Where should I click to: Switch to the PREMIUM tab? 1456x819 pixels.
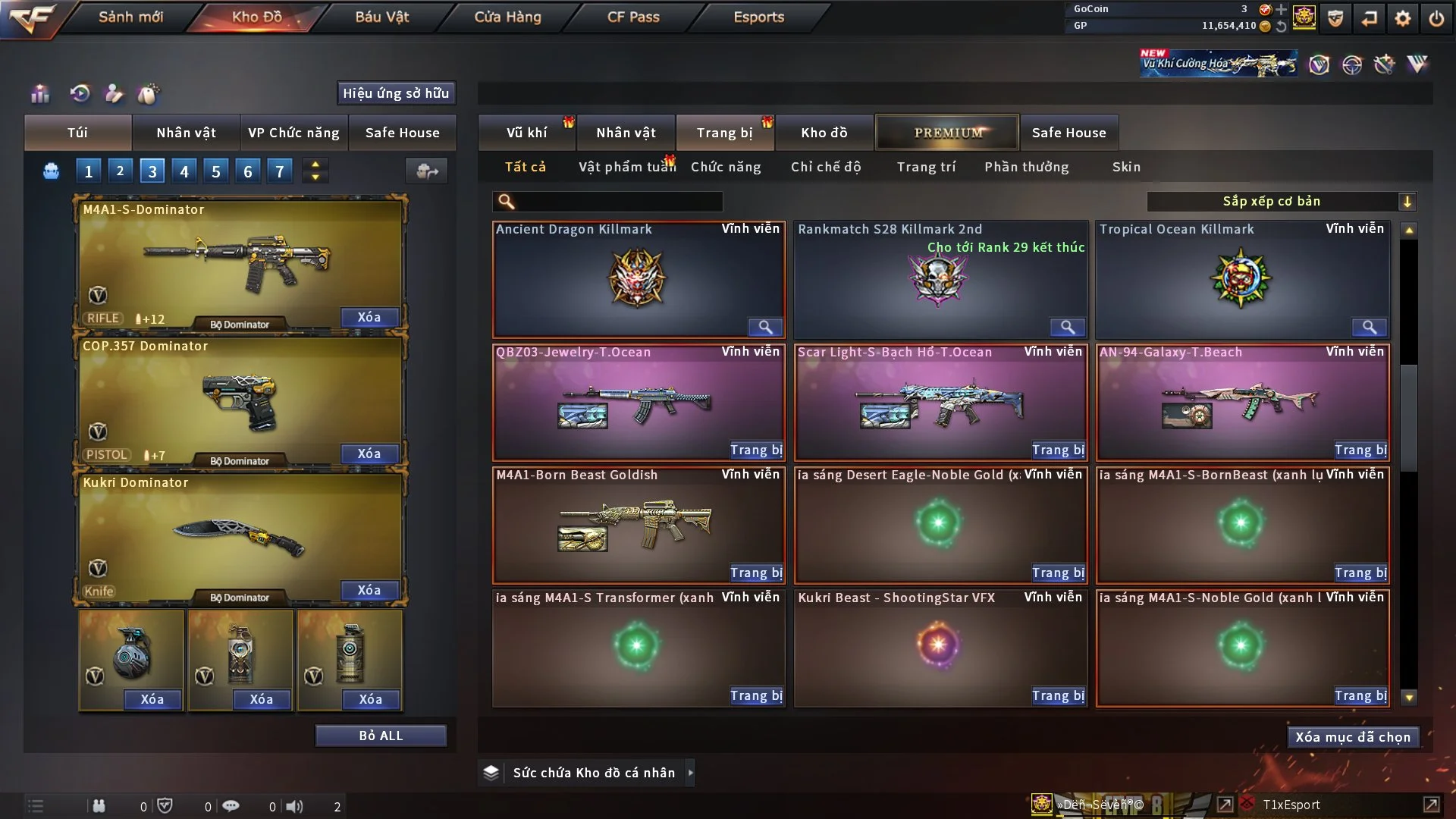[x=947, y=133]
